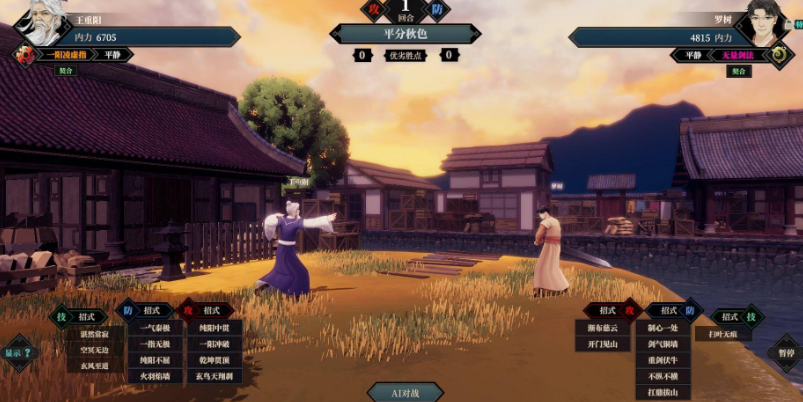Toggle the AI对战 button
This screenshot has height=402, width=803.
tap(405, 392)
